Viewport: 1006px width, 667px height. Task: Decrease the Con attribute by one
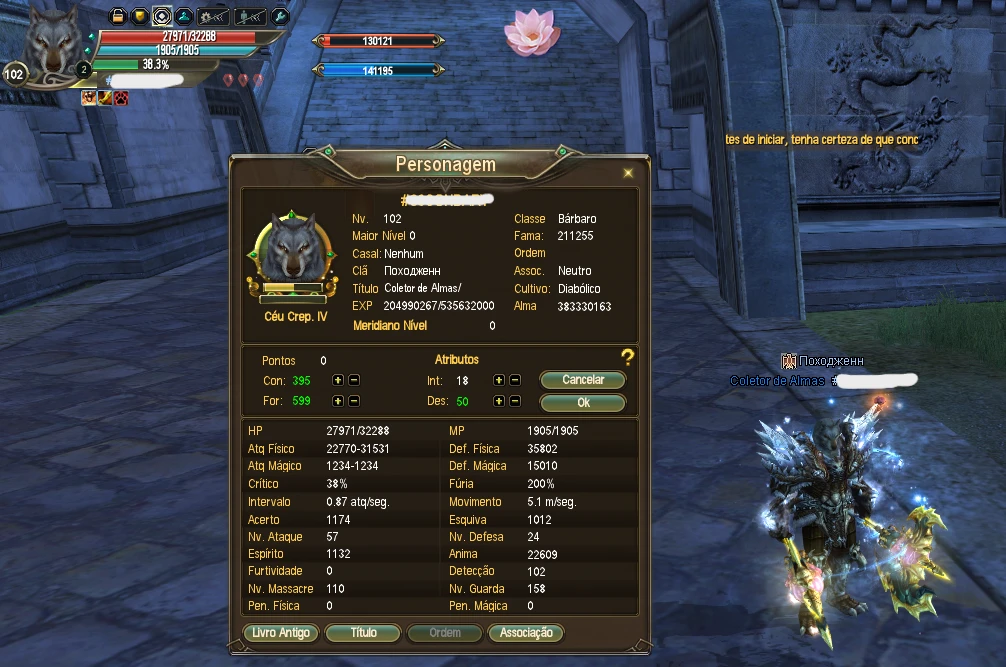coord(354,380)
